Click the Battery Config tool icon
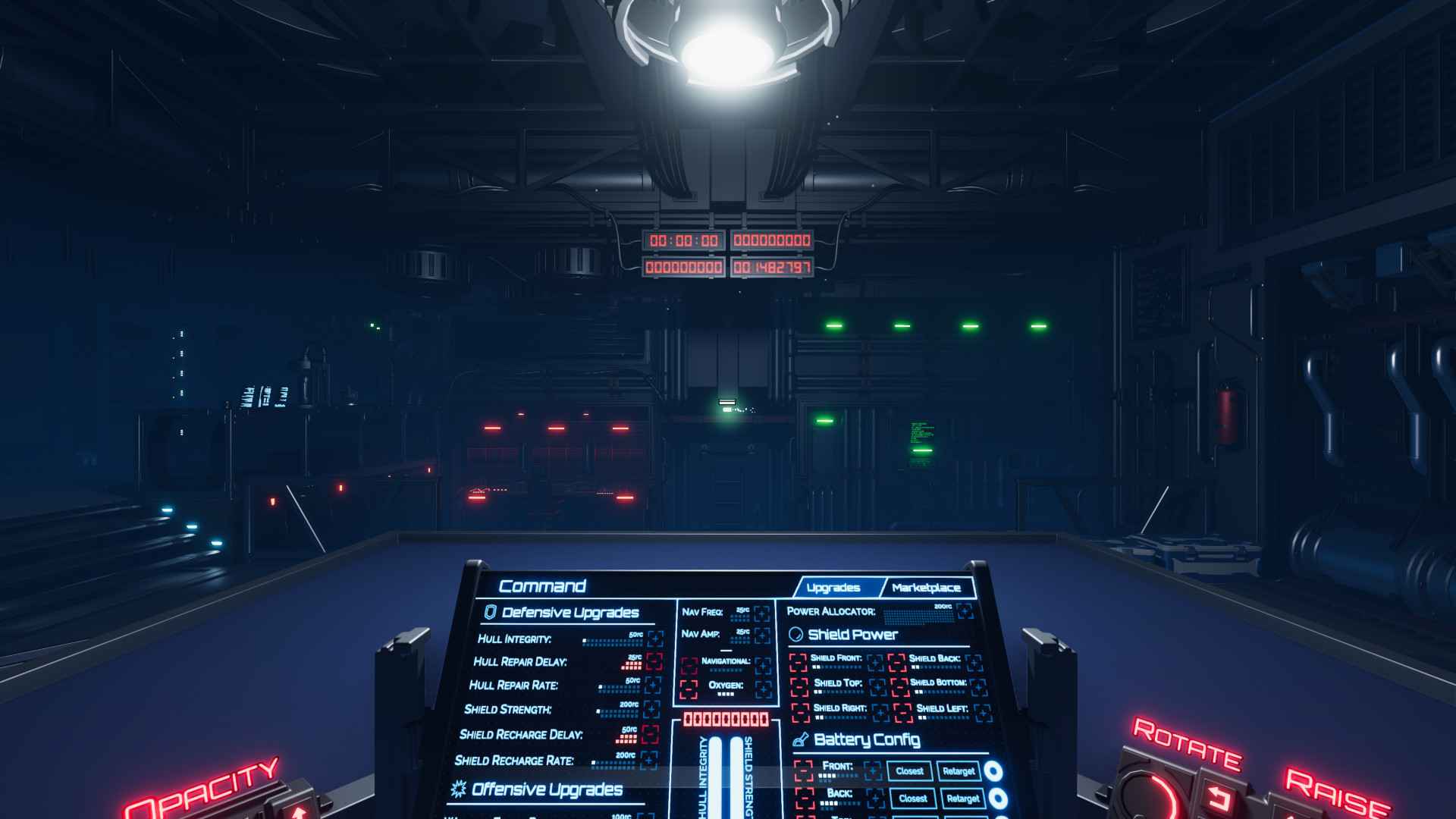 [x=801, y=740]
